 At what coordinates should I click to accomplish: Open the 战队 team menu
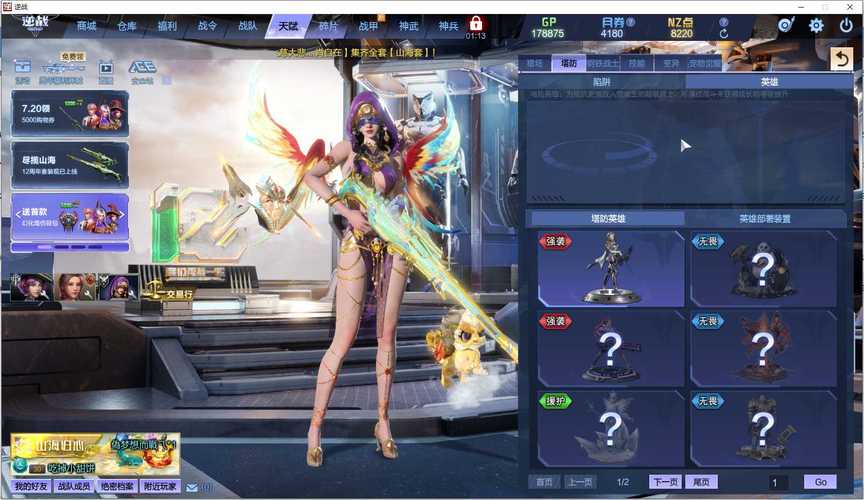(x=247, y=25)
